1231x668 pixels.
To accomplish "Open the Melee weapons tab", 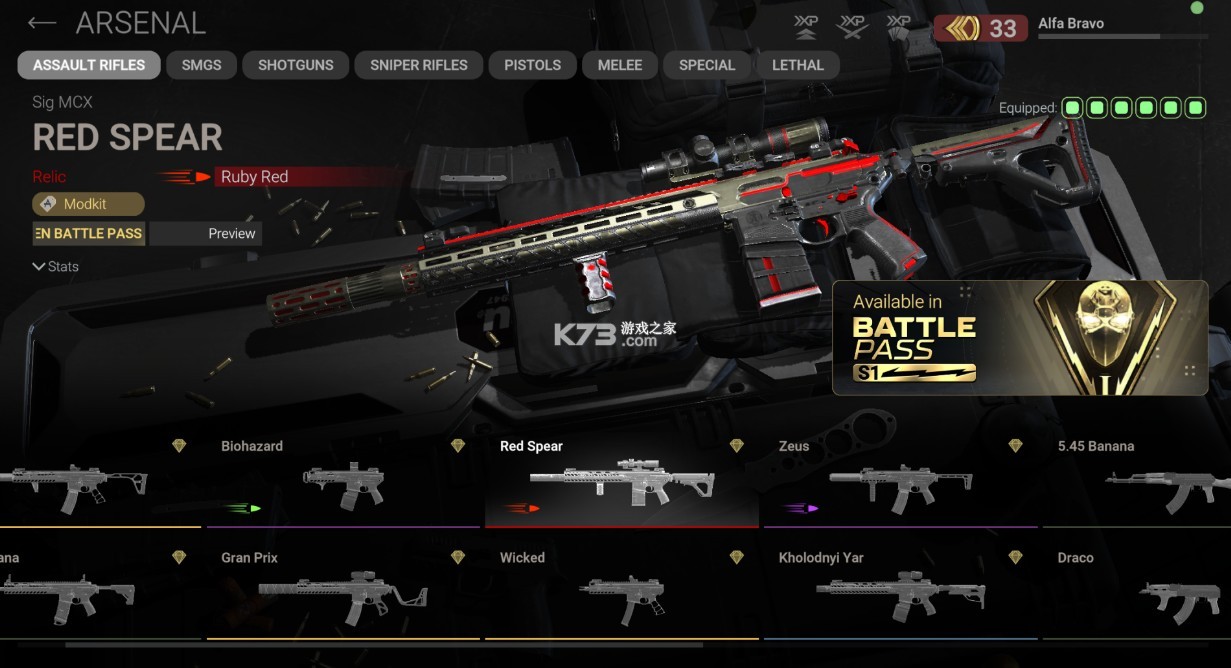I will pyautogui.click(x=620, y=65).
